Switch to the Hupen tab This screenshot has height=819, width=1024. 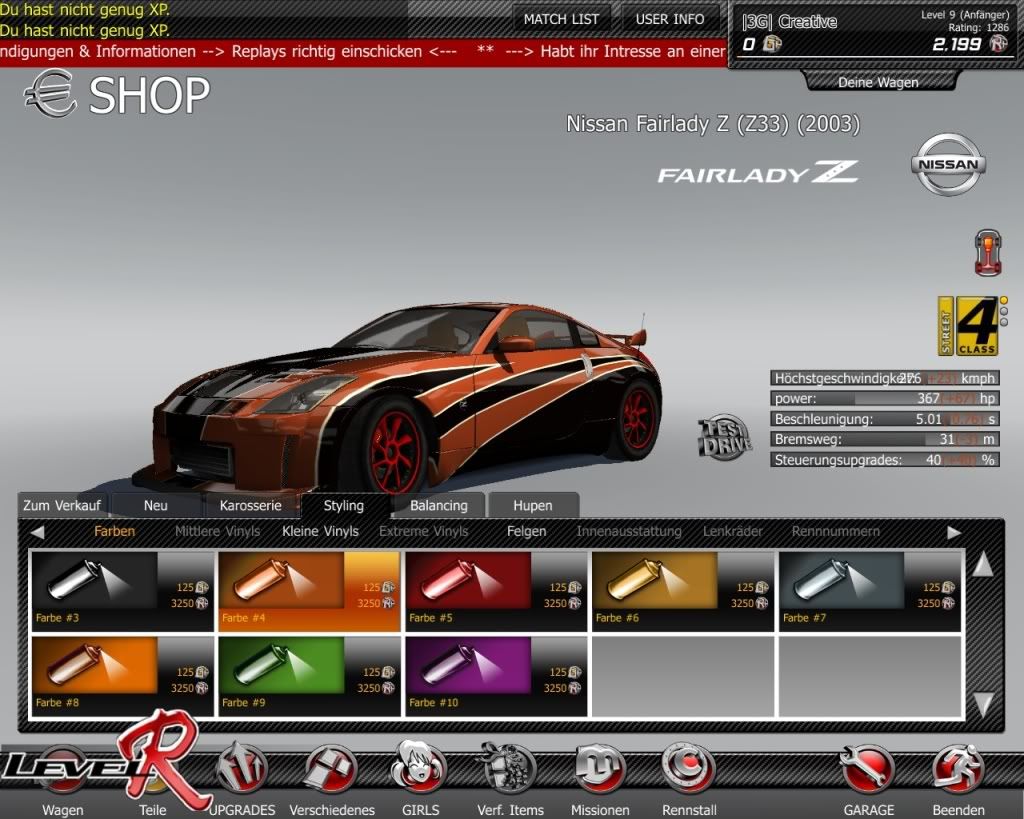pos(532,505)
